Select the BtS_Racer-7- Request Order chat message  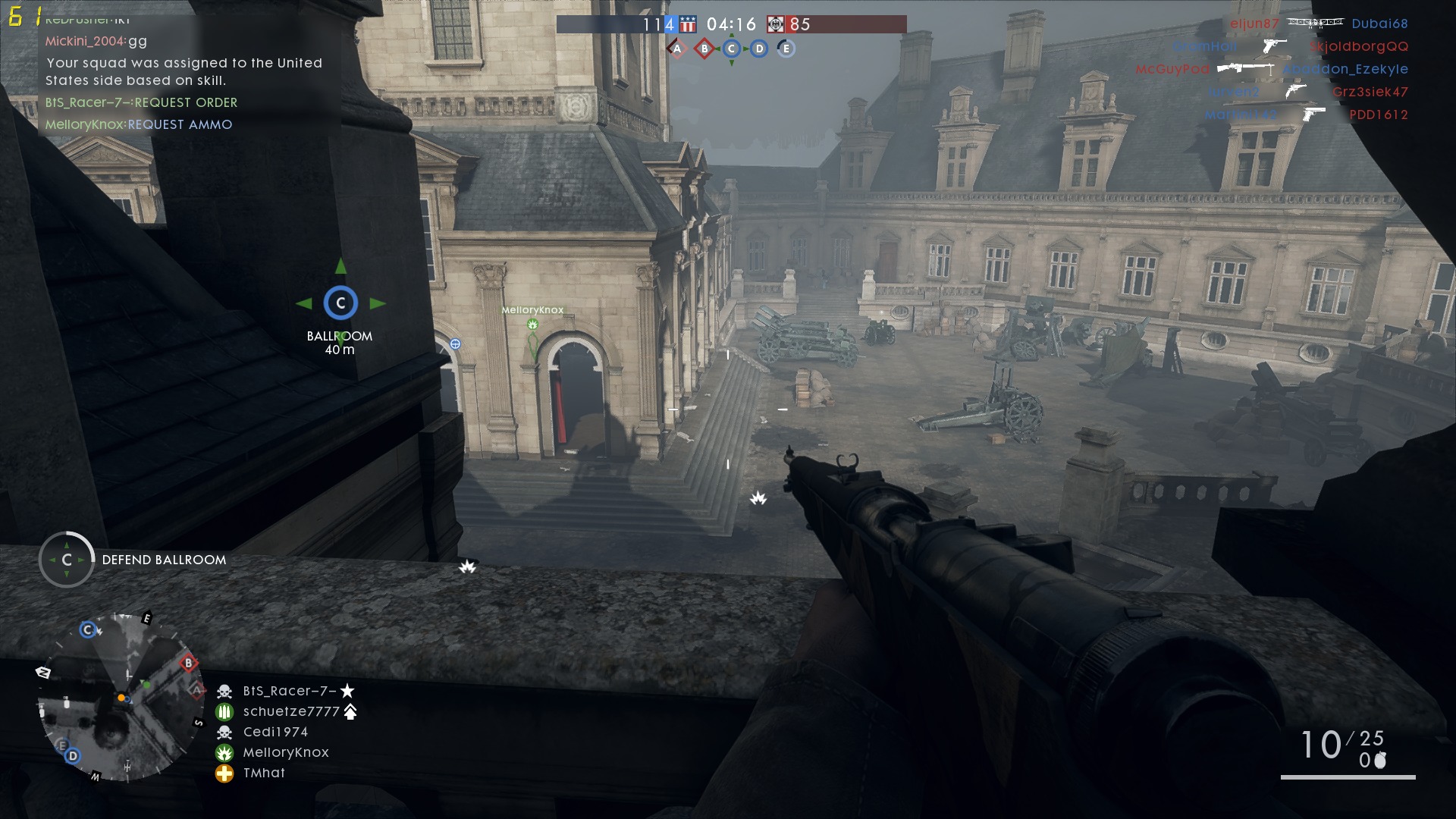pos(141,102)
